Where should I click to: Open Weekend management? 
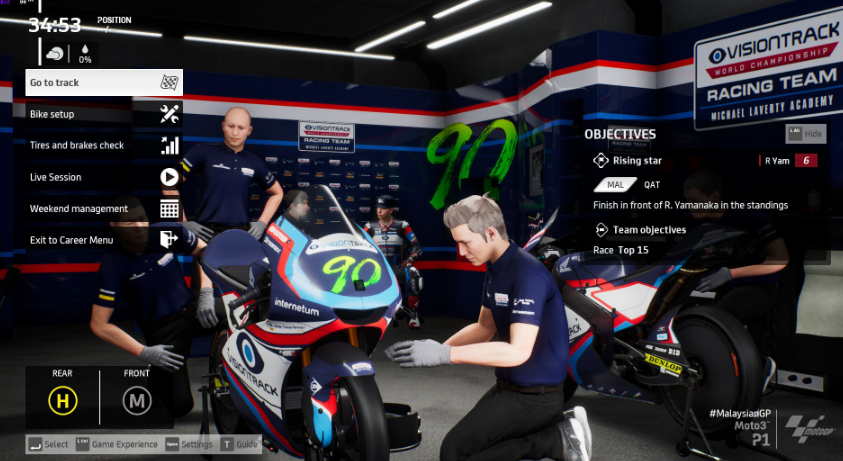(104, 208)
